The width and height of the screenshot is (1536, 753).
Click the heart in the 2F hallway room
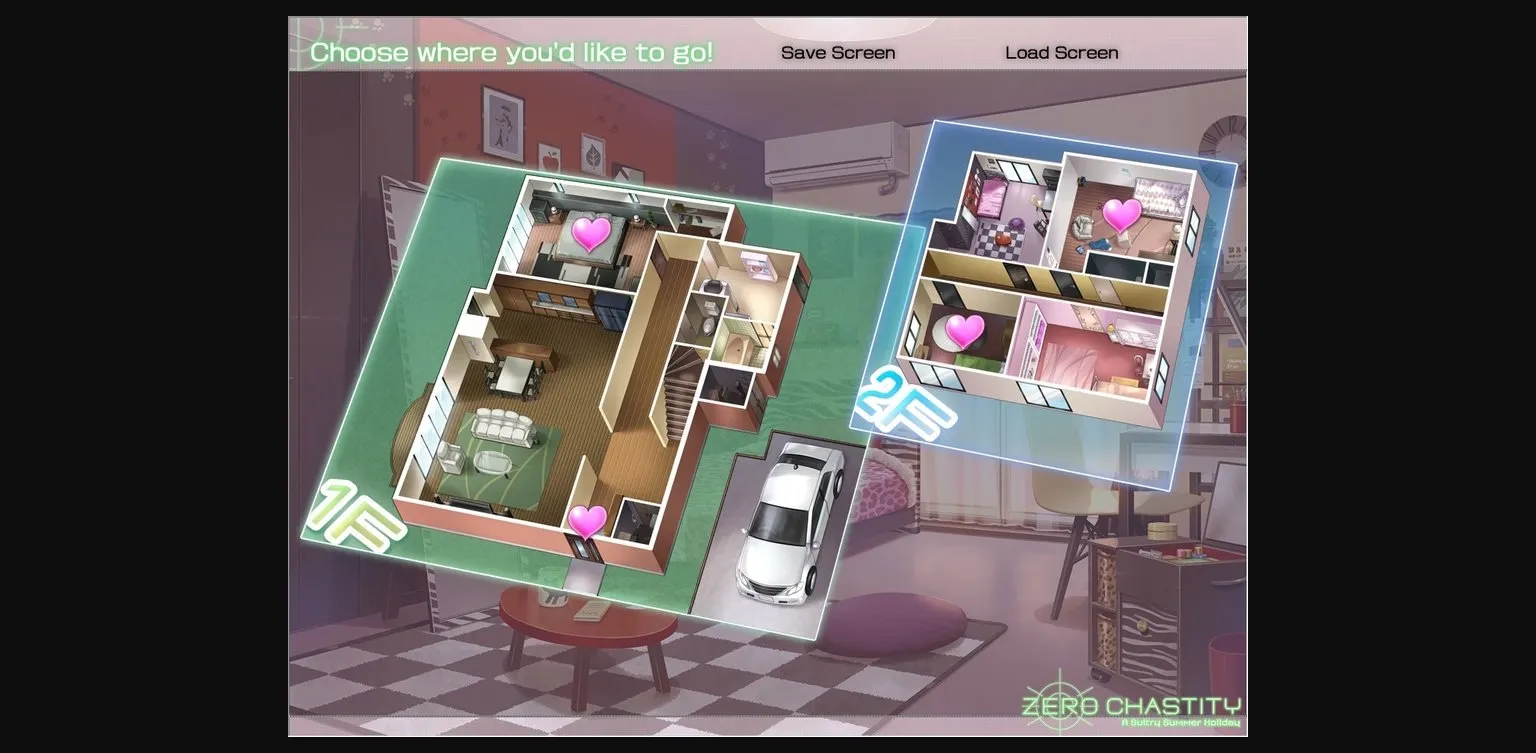pos(964,329)
